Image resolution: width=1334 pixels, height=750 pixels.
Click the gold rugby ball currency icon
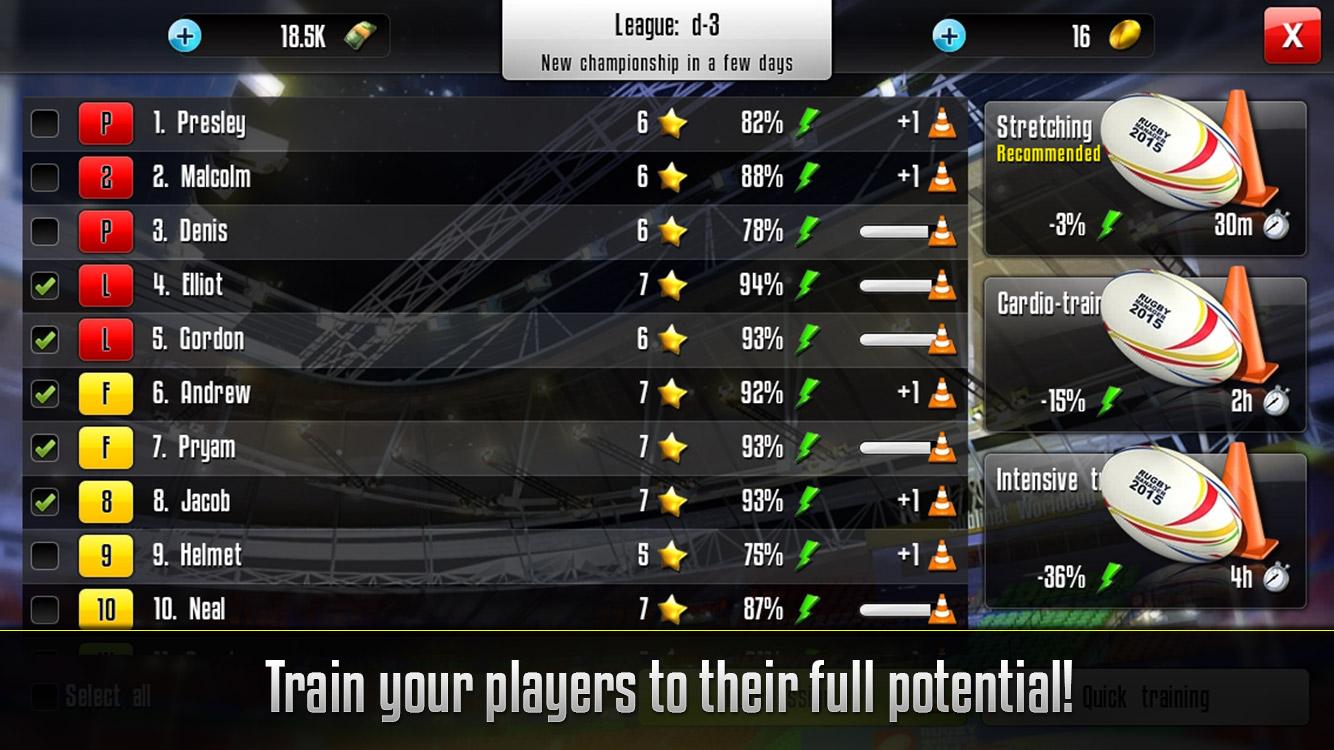tap(1124, 36)
